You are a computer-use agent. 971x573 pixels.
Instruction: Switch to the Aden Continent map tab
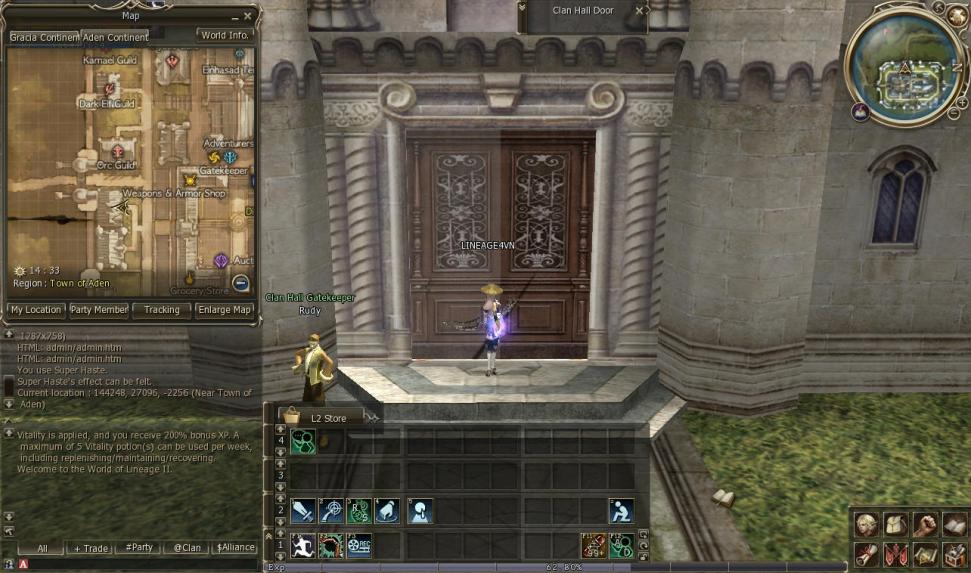116,37
